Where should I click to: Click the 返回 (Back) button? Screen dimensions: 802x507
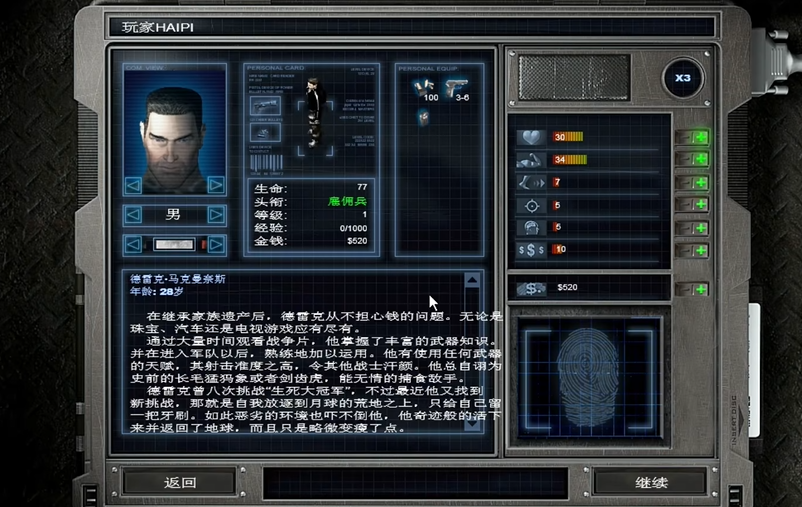tap(180, 482)
